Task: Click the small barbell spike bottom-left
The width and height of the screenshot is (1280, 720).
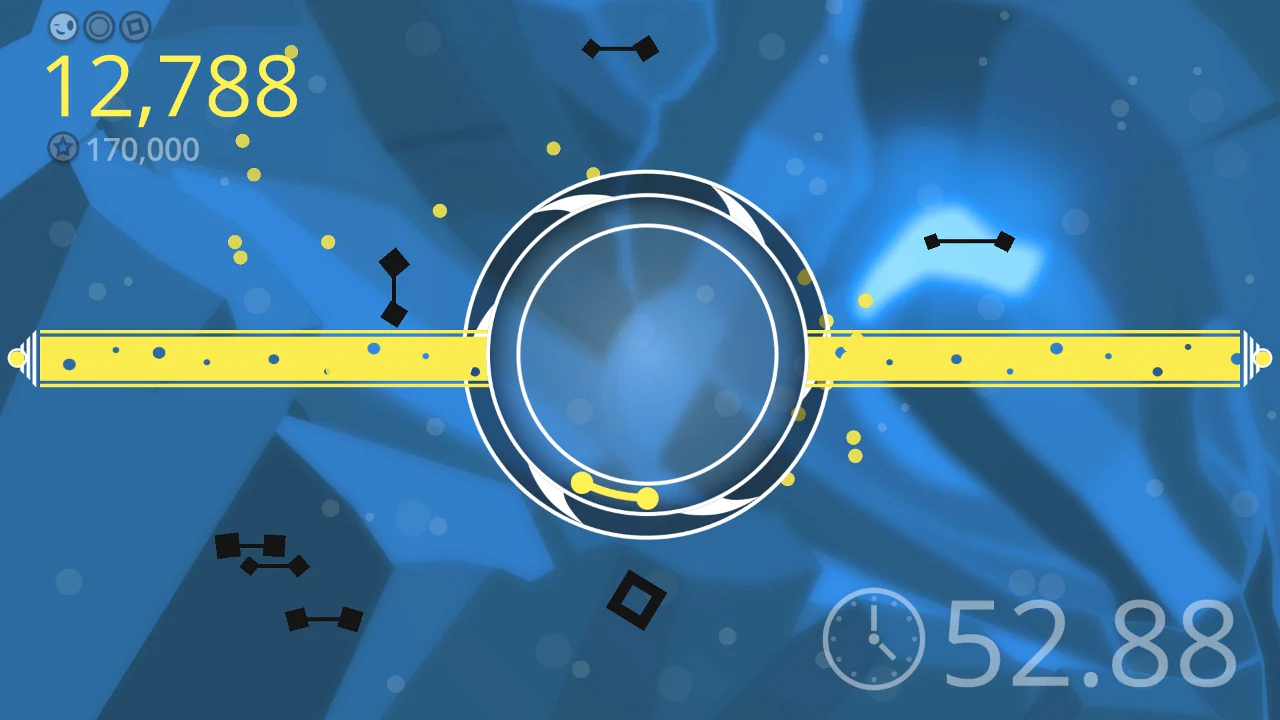Action: [x=322, y=620]
